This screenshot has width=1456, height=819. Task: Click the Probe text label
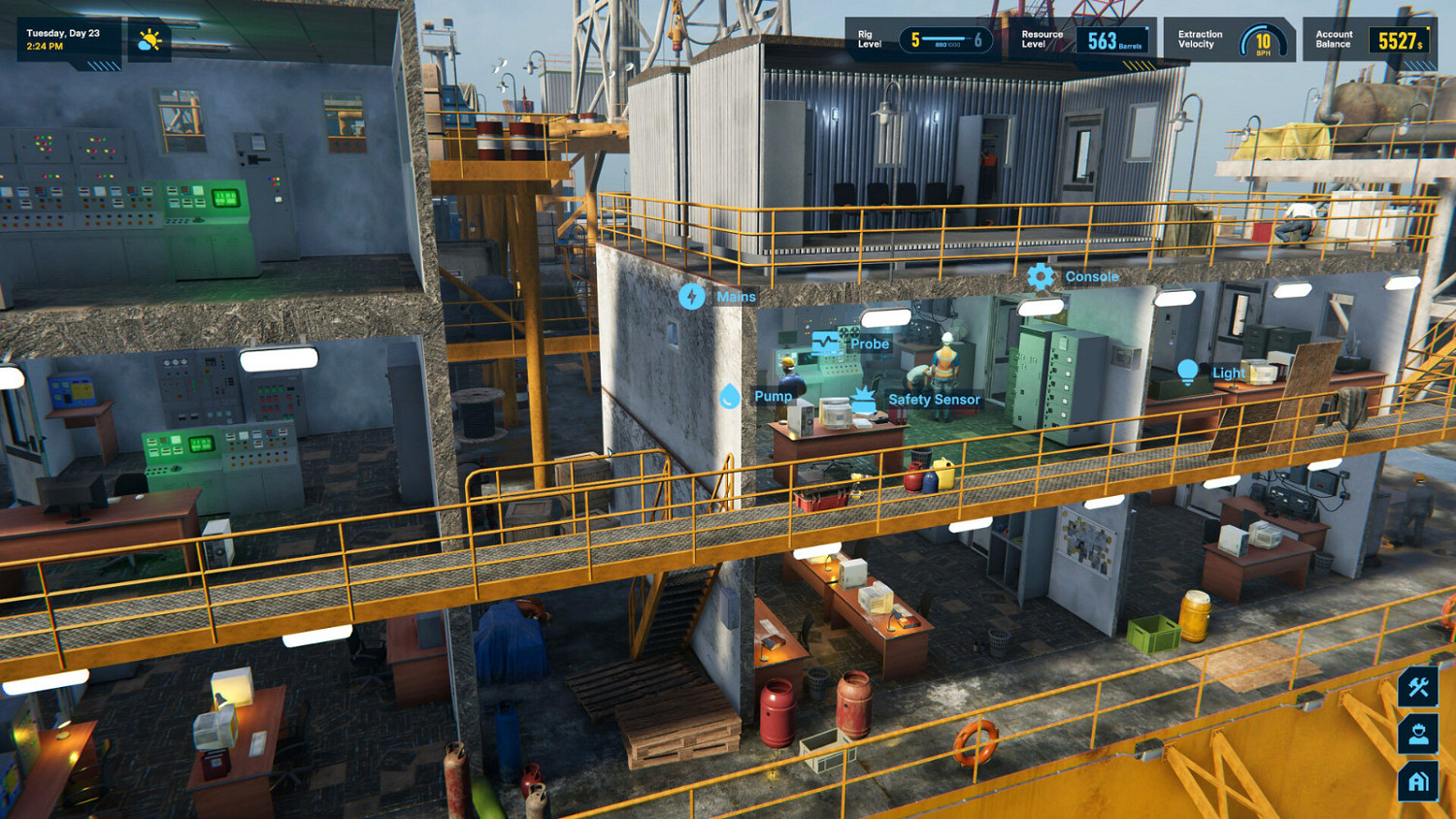pyautogui.click(x=869, y=344)
